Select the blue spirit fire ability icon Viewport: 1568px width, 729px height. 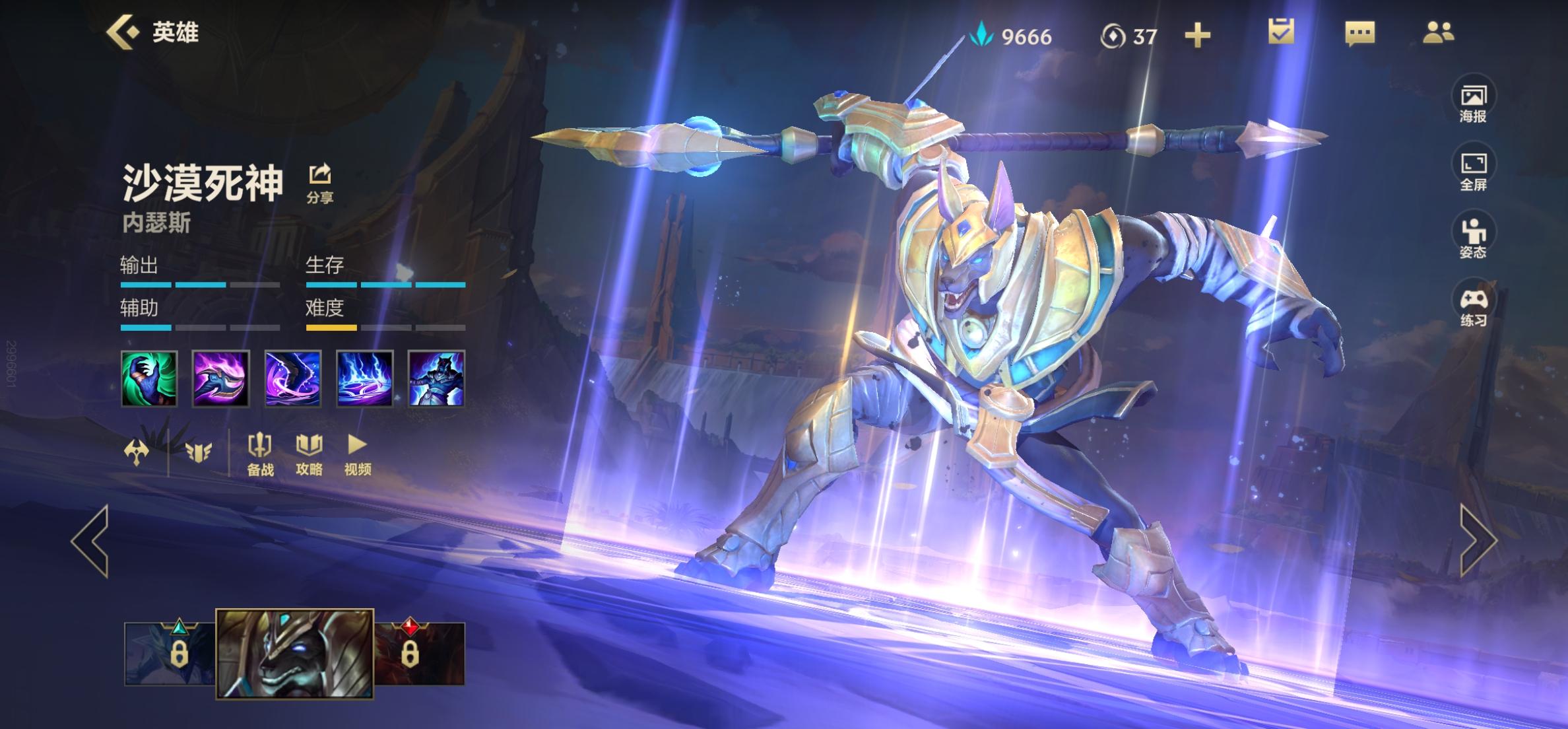(365, 378)
